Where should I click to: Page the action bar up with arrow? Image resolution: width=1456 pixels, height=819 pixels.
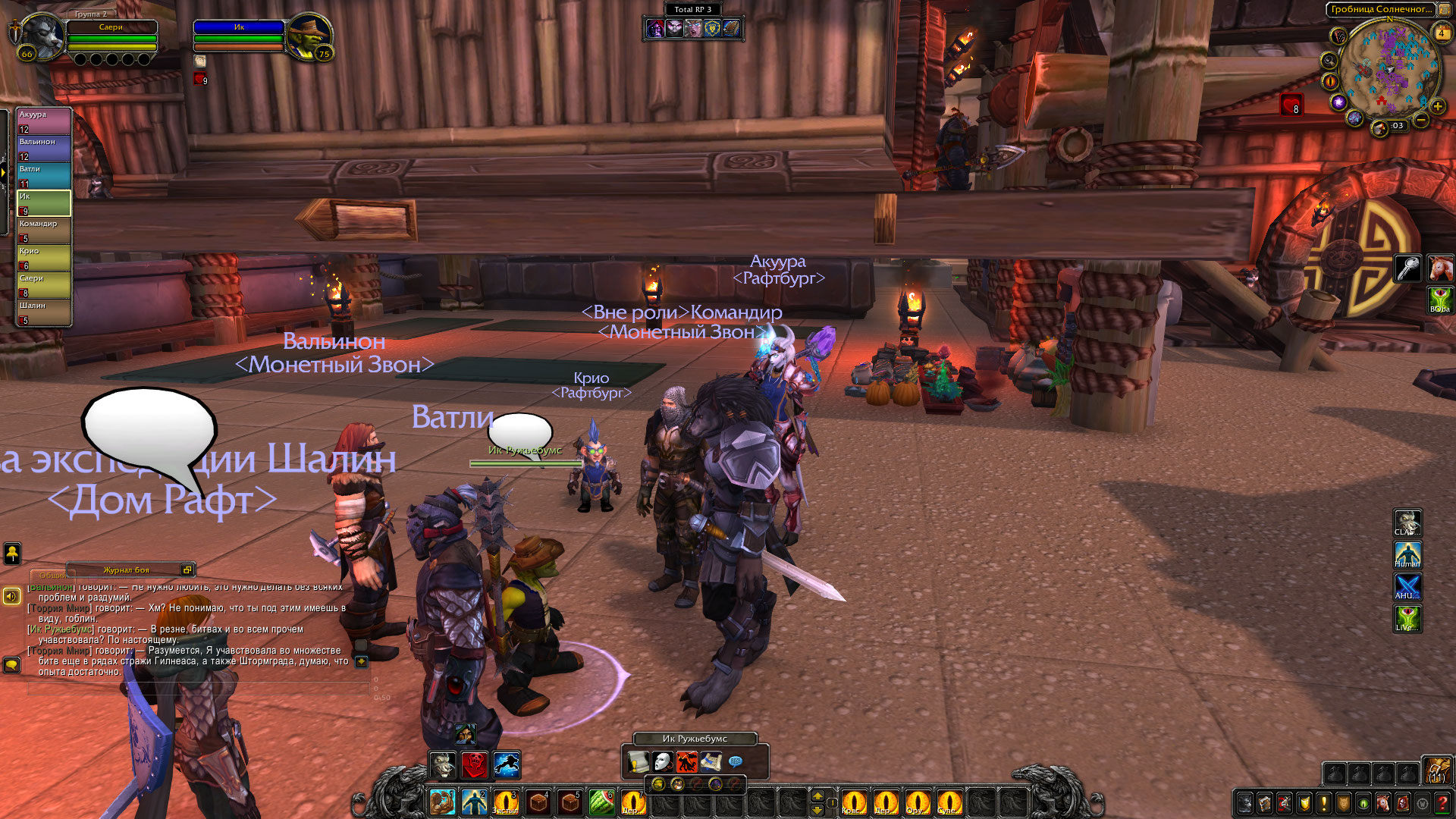point(817,795)
